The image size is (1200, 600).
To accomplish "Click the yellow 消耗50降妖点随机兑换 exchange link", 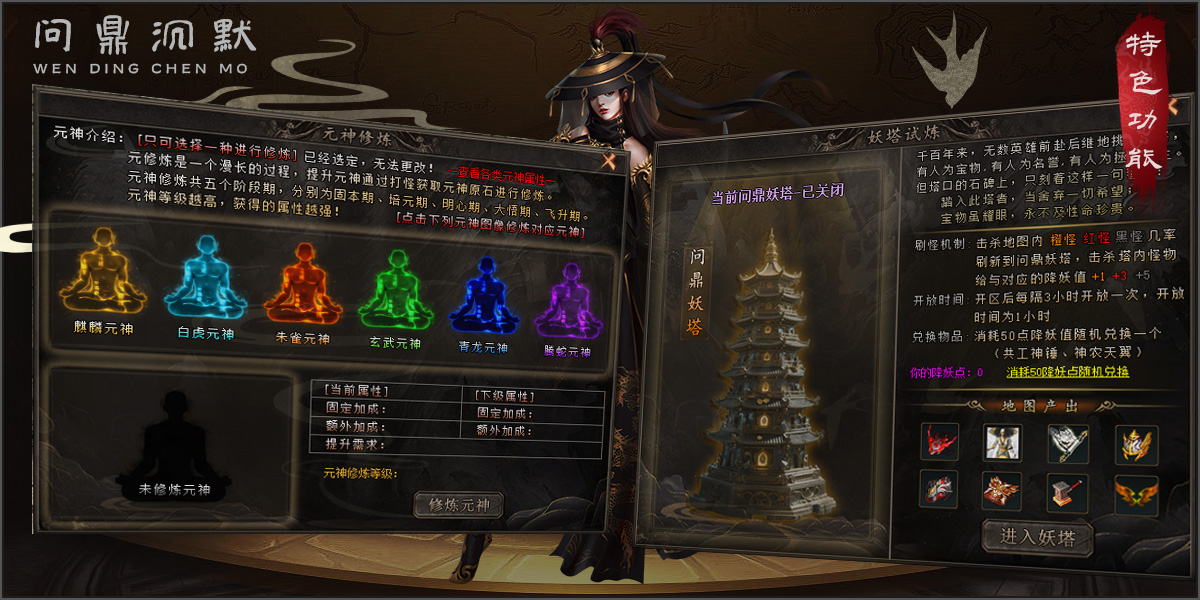I will (x=1067, y=372).
